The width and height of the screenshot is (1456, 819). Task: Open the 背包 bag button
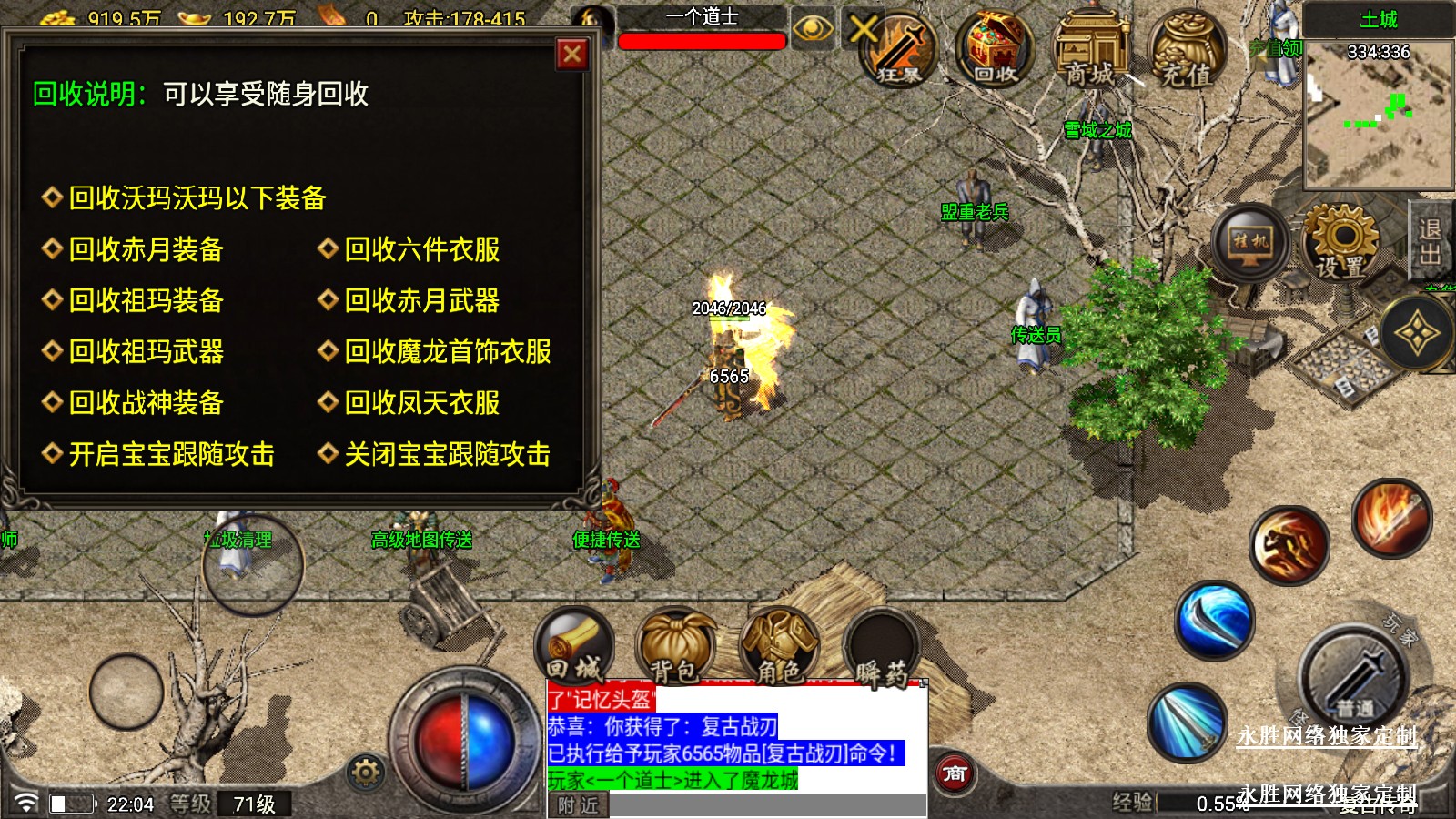[676, 646]
